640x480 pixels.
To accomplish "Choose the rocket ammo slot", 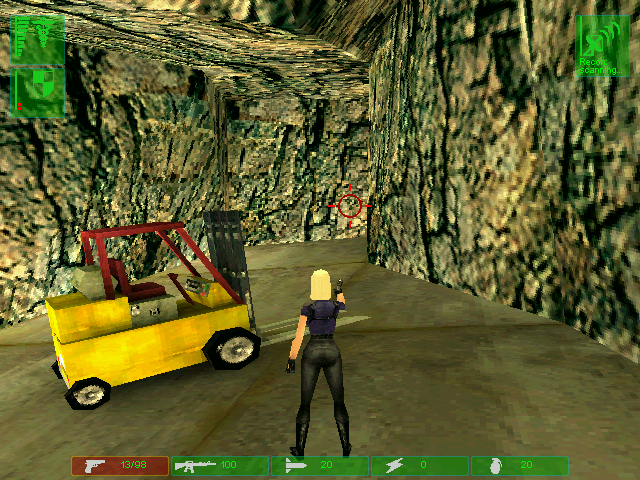I will tap(319, 466).
